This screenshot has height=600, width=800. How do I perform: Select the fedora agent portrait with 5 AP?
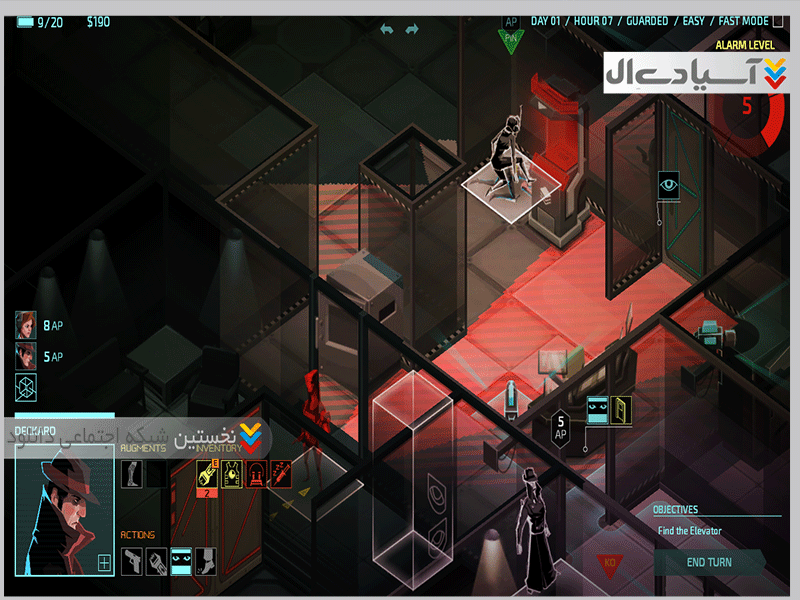point(25,356)
